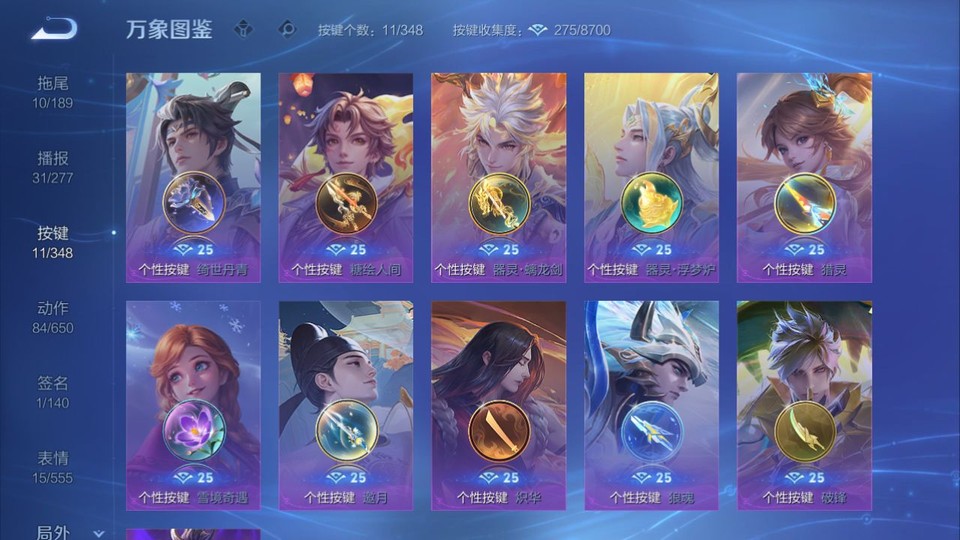
Task: Open the magnifier search icon in header
Action: point(288,30)
